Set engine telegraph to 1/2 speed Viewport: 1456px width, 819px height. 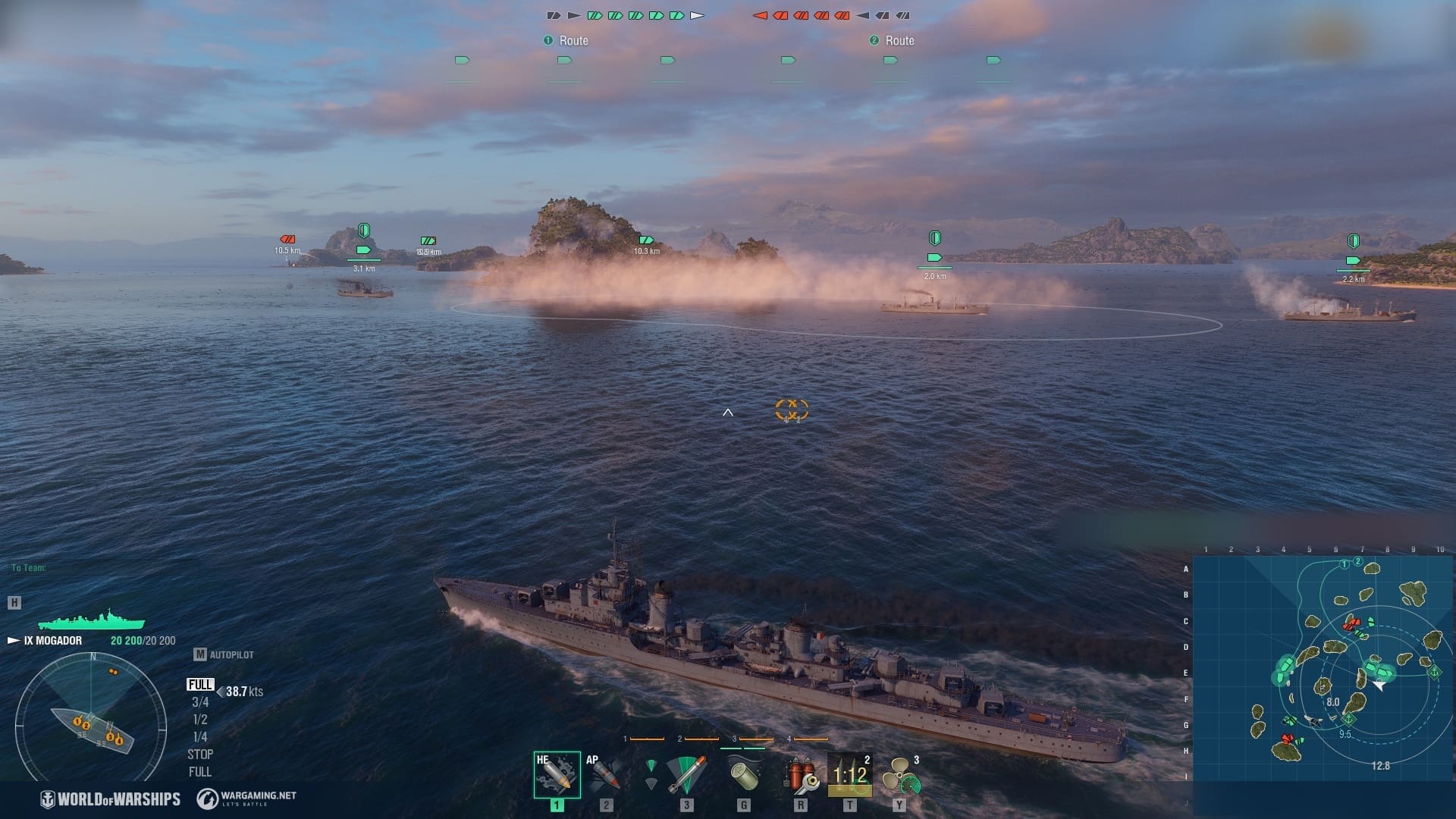point(200,720)
